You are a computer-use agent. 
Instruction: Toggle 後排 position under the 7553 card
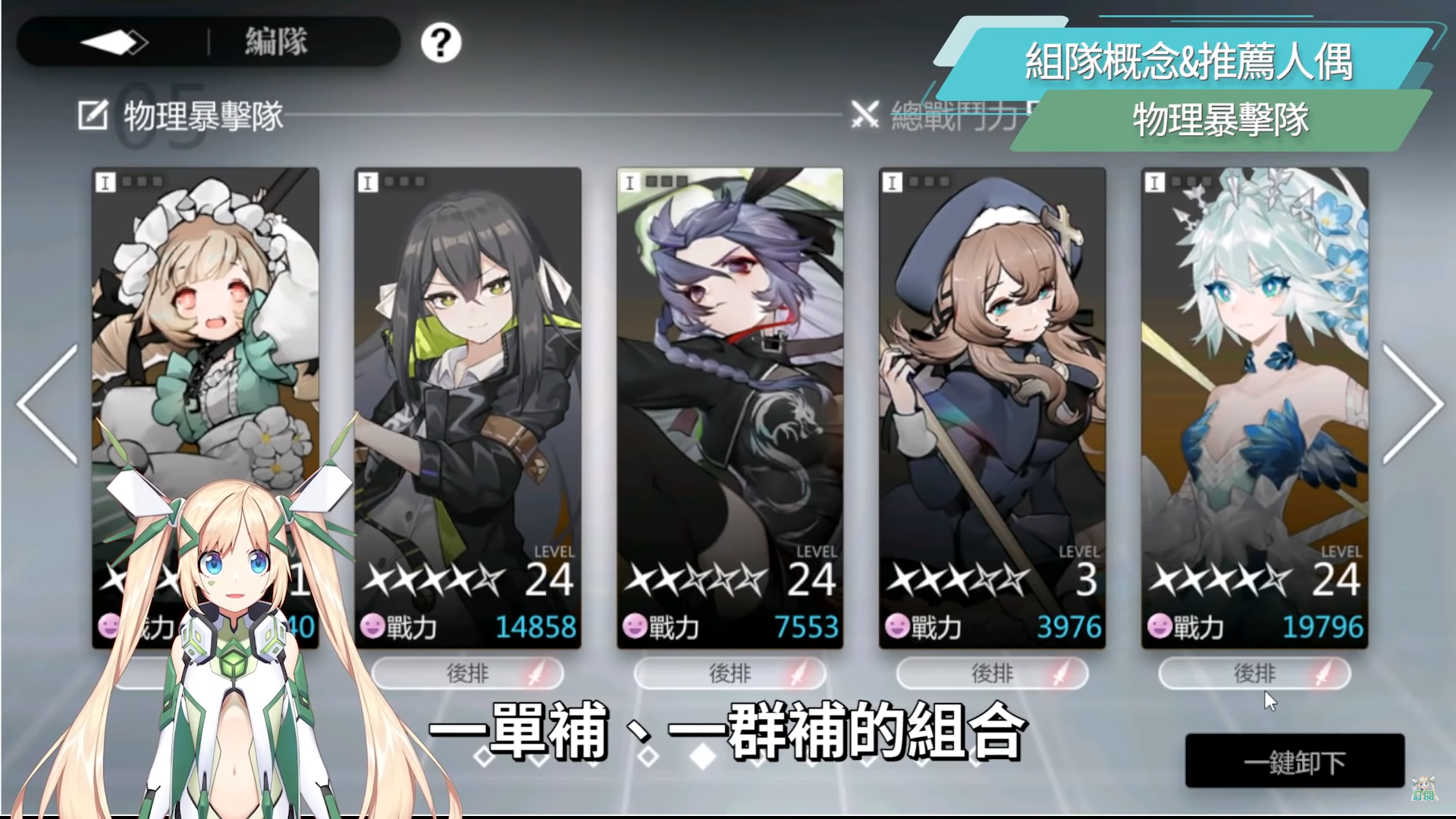(x=730, y=673)
